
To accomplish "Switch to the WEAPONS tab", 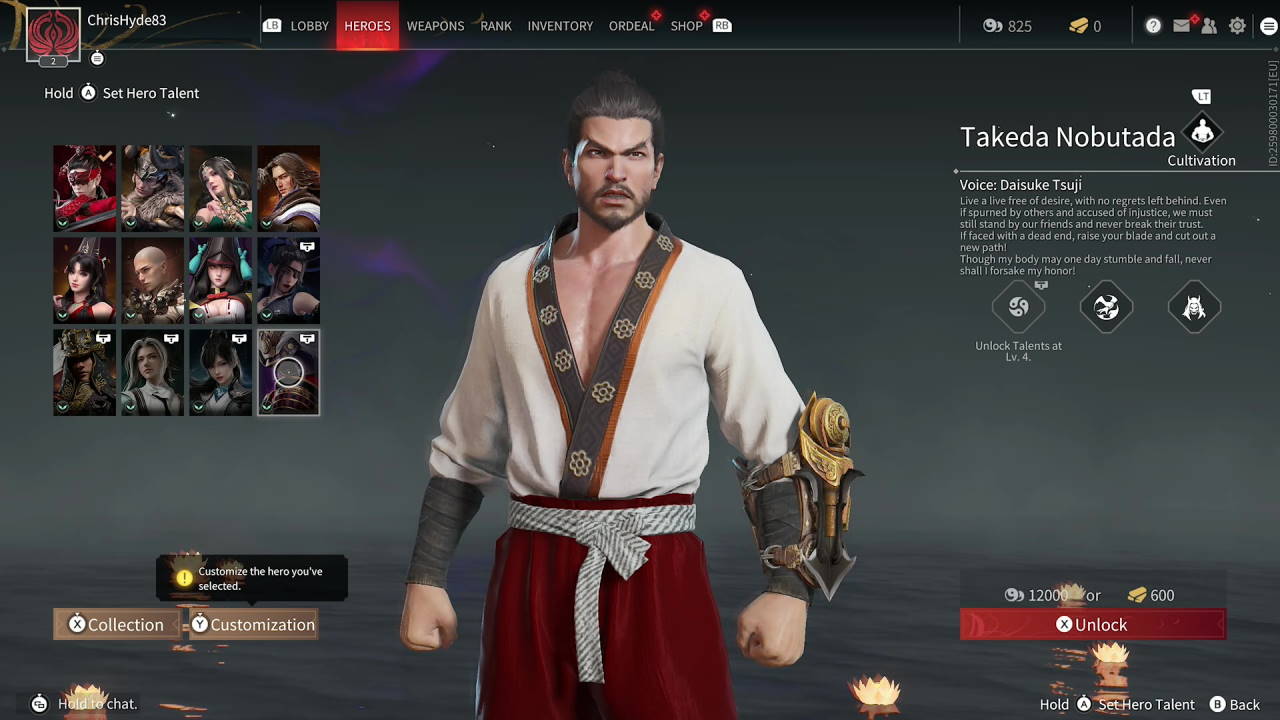I will pos(435,26).
